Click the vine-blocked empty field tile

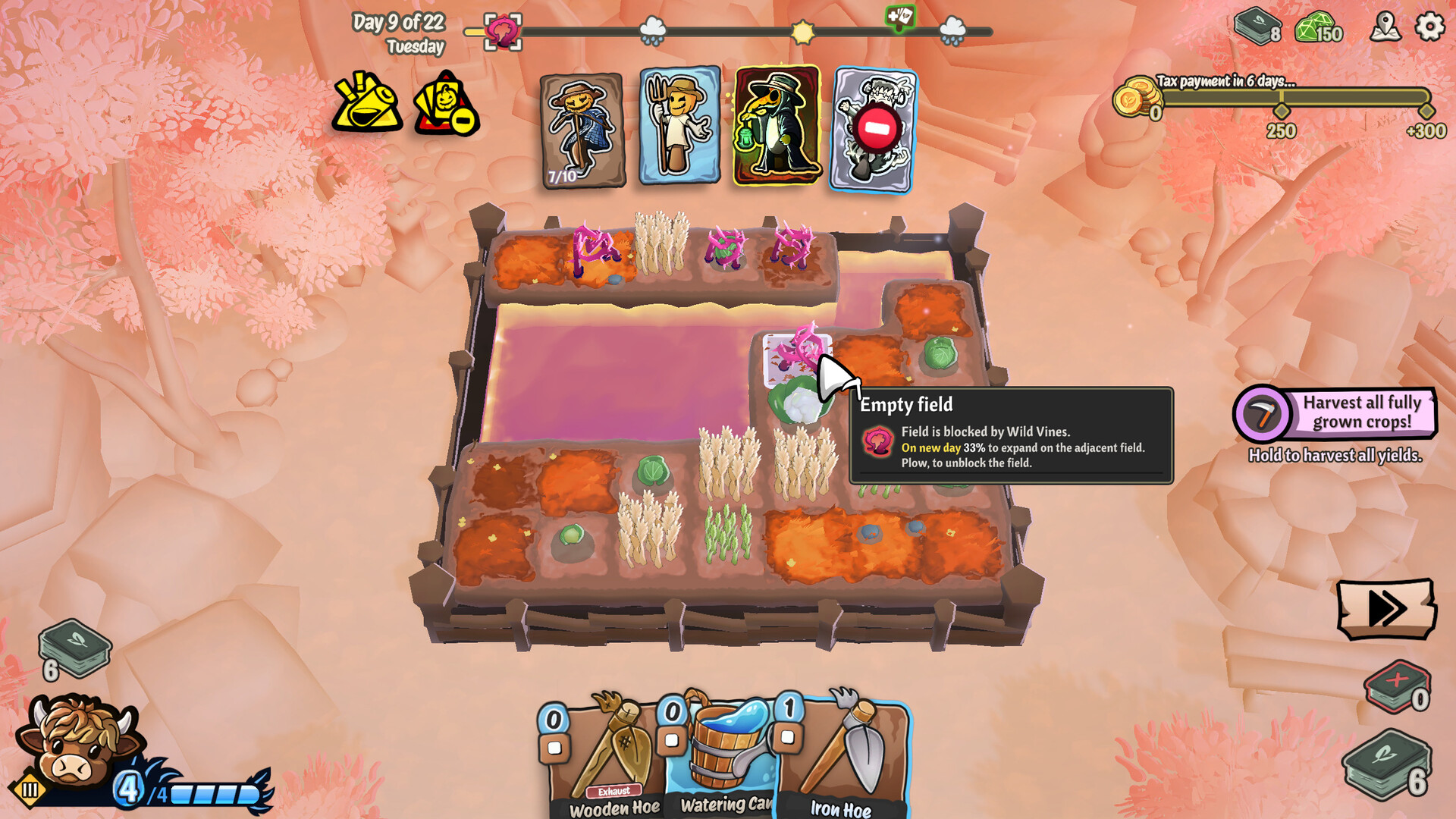point(796,356)
